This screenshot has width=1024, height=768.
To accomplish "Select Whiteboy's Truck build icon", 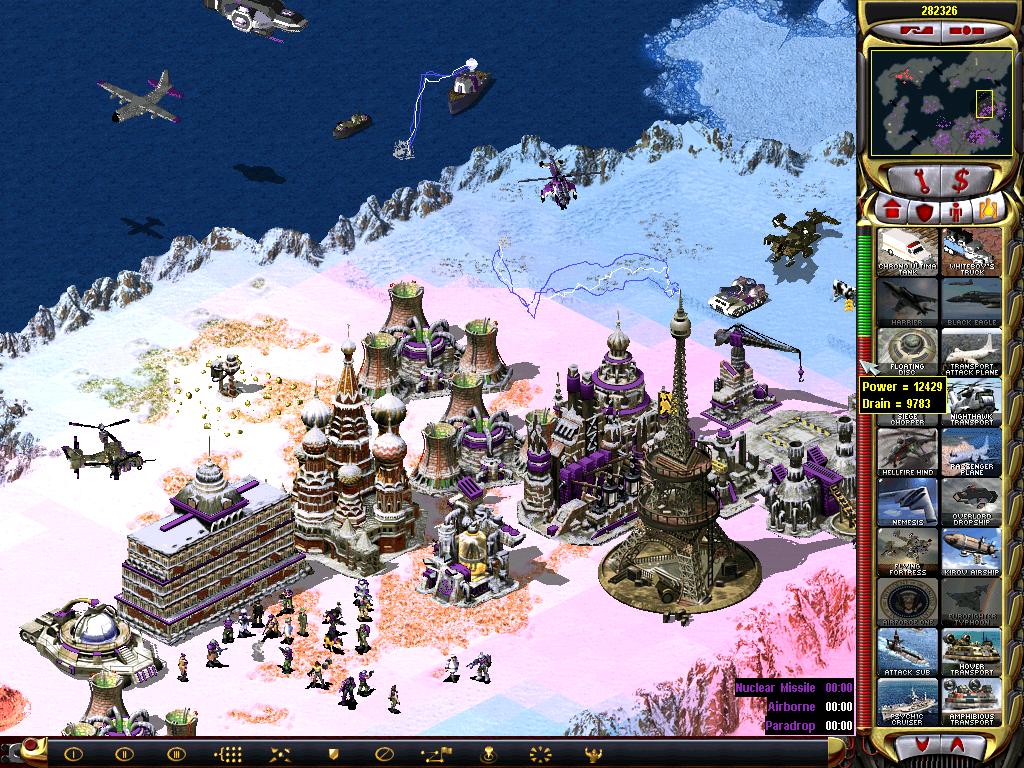I will pyautogui.click(x=971, y=252).
